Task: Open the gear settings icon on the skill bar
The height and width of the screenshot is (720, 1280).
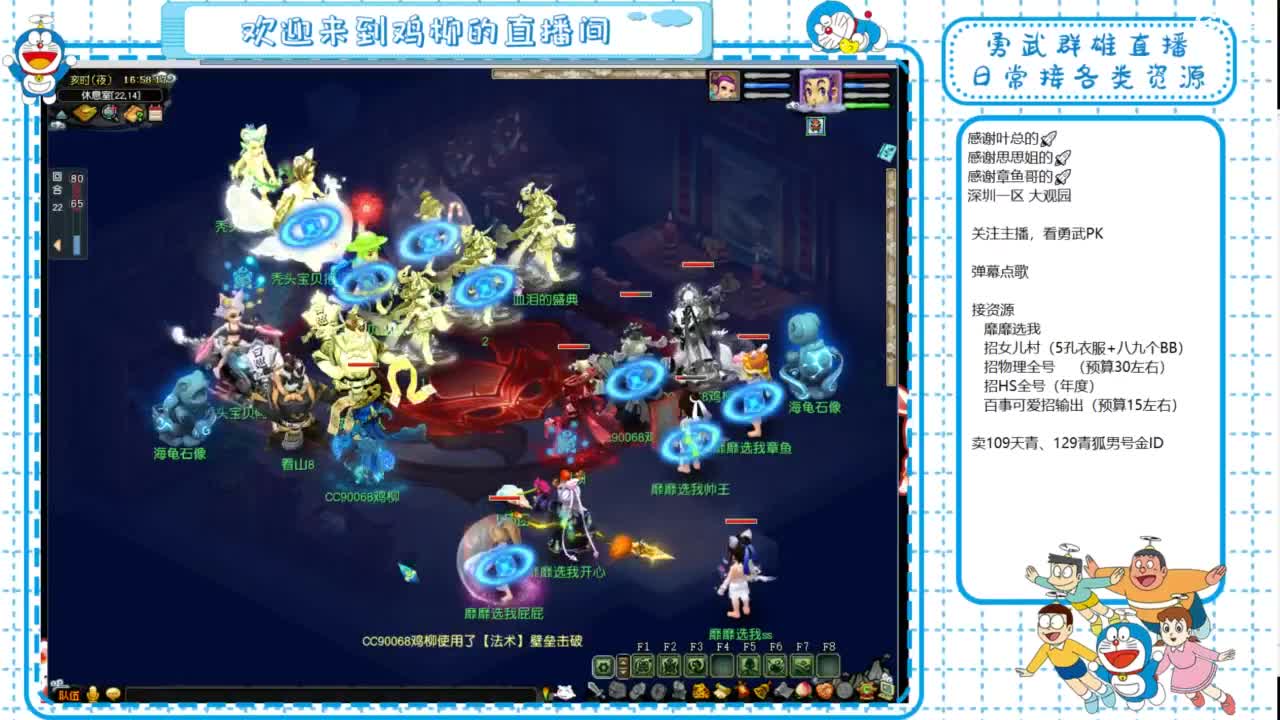Action: pyautogui.click(x=602, y=665)
